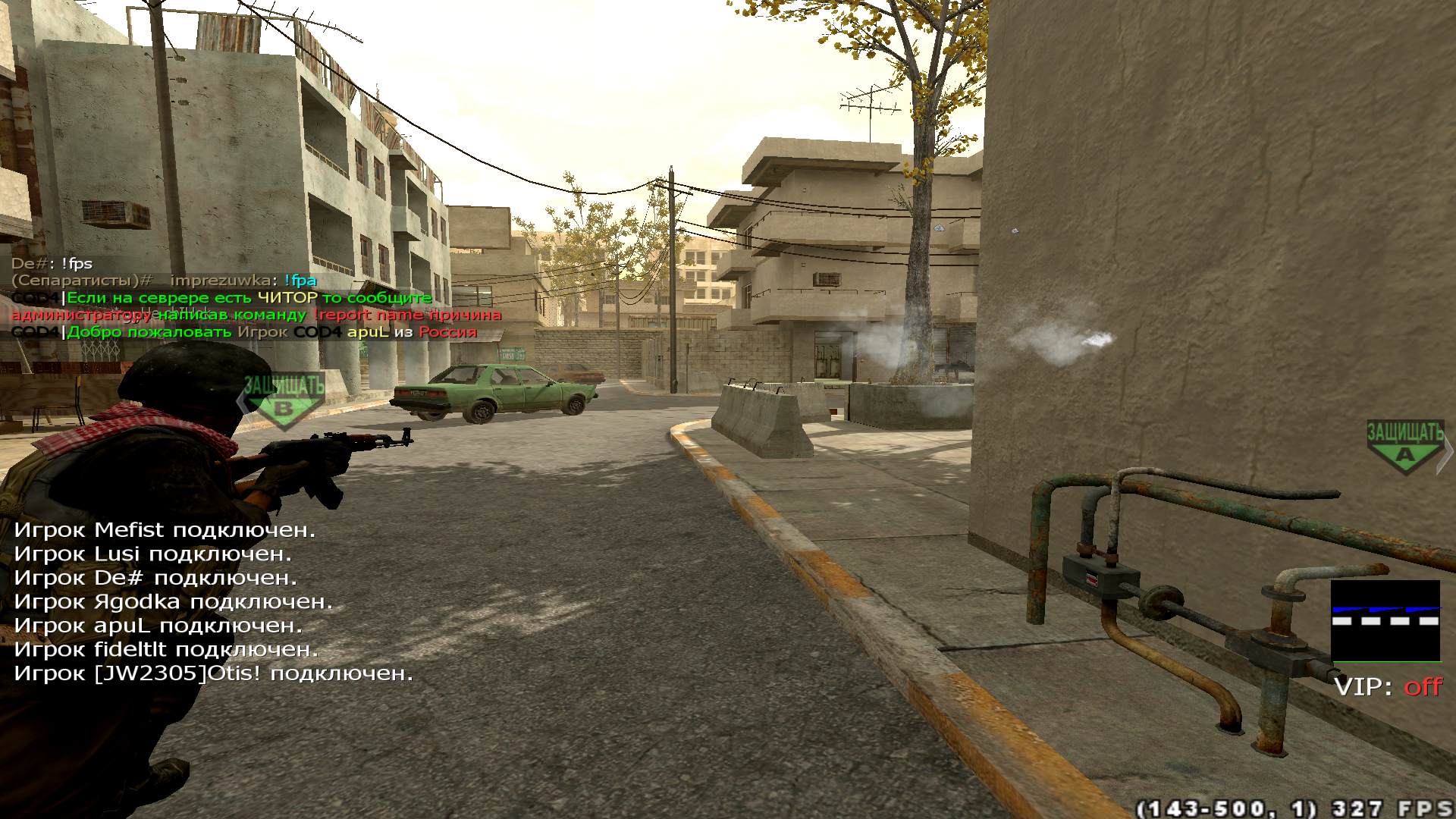Image resolution: width=1456 pixels, height=819 pixels.
Task: Click the black network graph panel
Action: click(1385, 621)
